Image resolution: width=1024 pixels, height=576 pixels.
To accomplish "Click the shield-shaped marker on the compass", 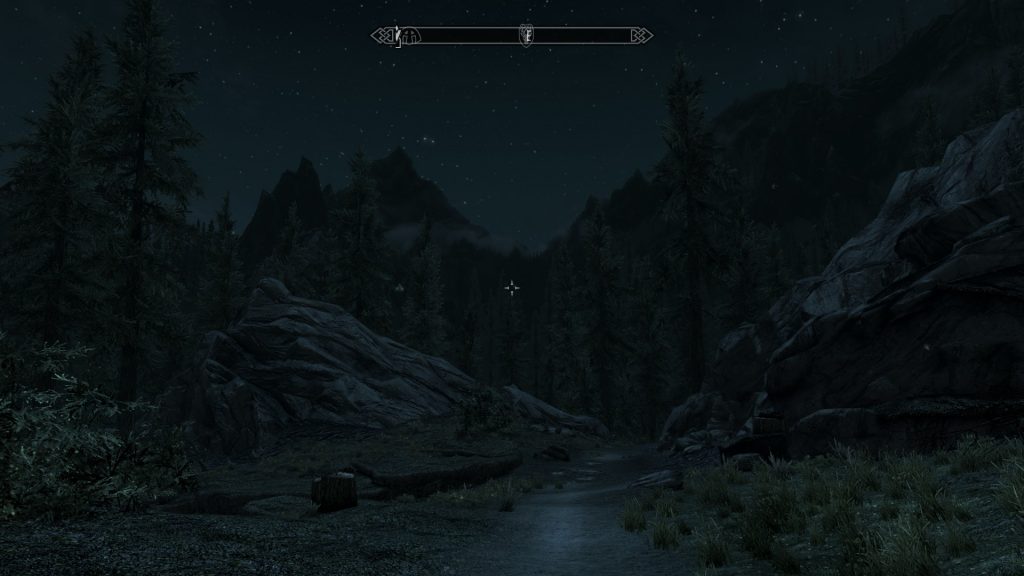I will (x=526, y=36).
